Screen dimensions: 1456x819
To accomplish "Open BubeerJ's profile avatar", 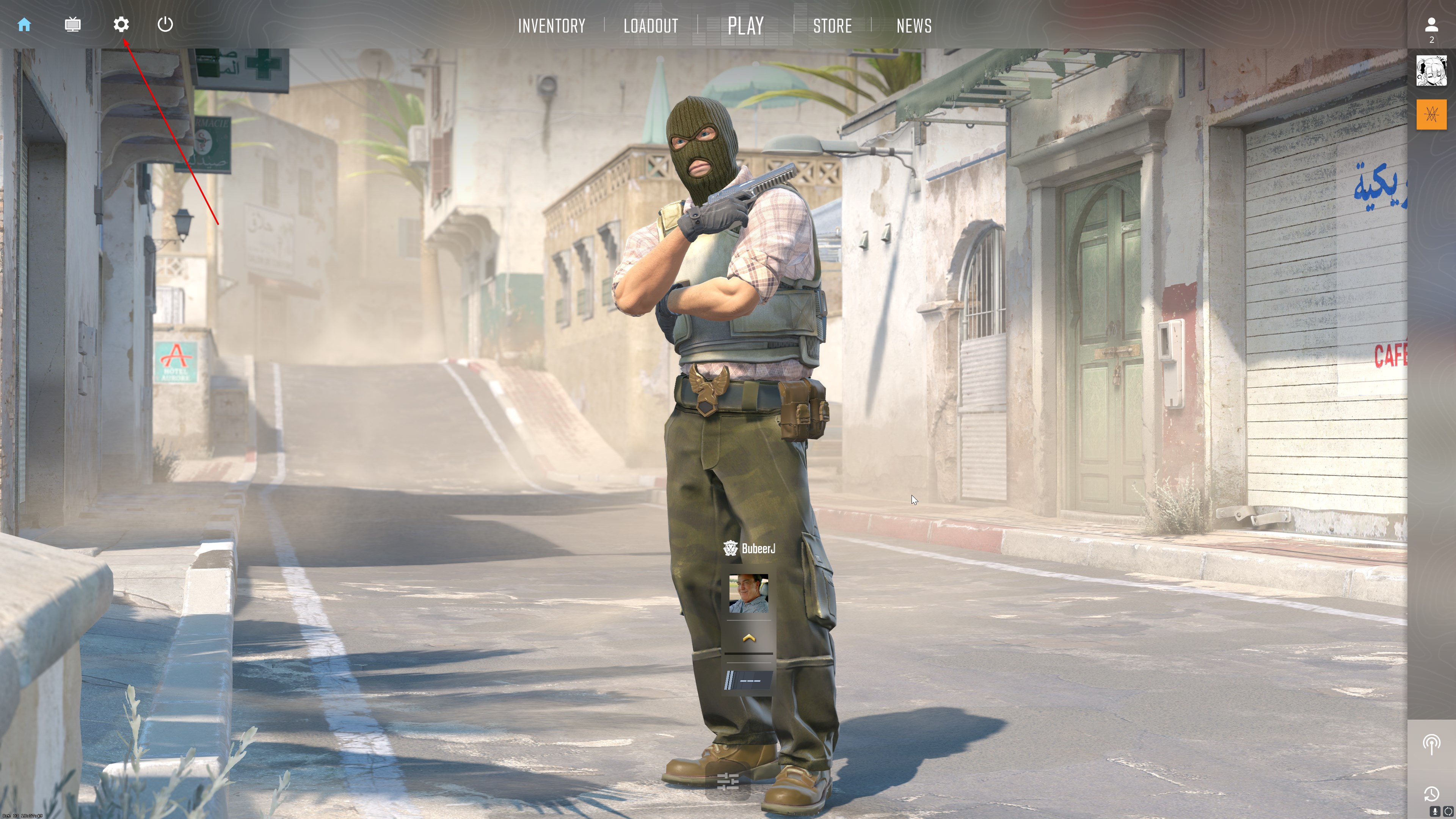I will pos(748,593).
